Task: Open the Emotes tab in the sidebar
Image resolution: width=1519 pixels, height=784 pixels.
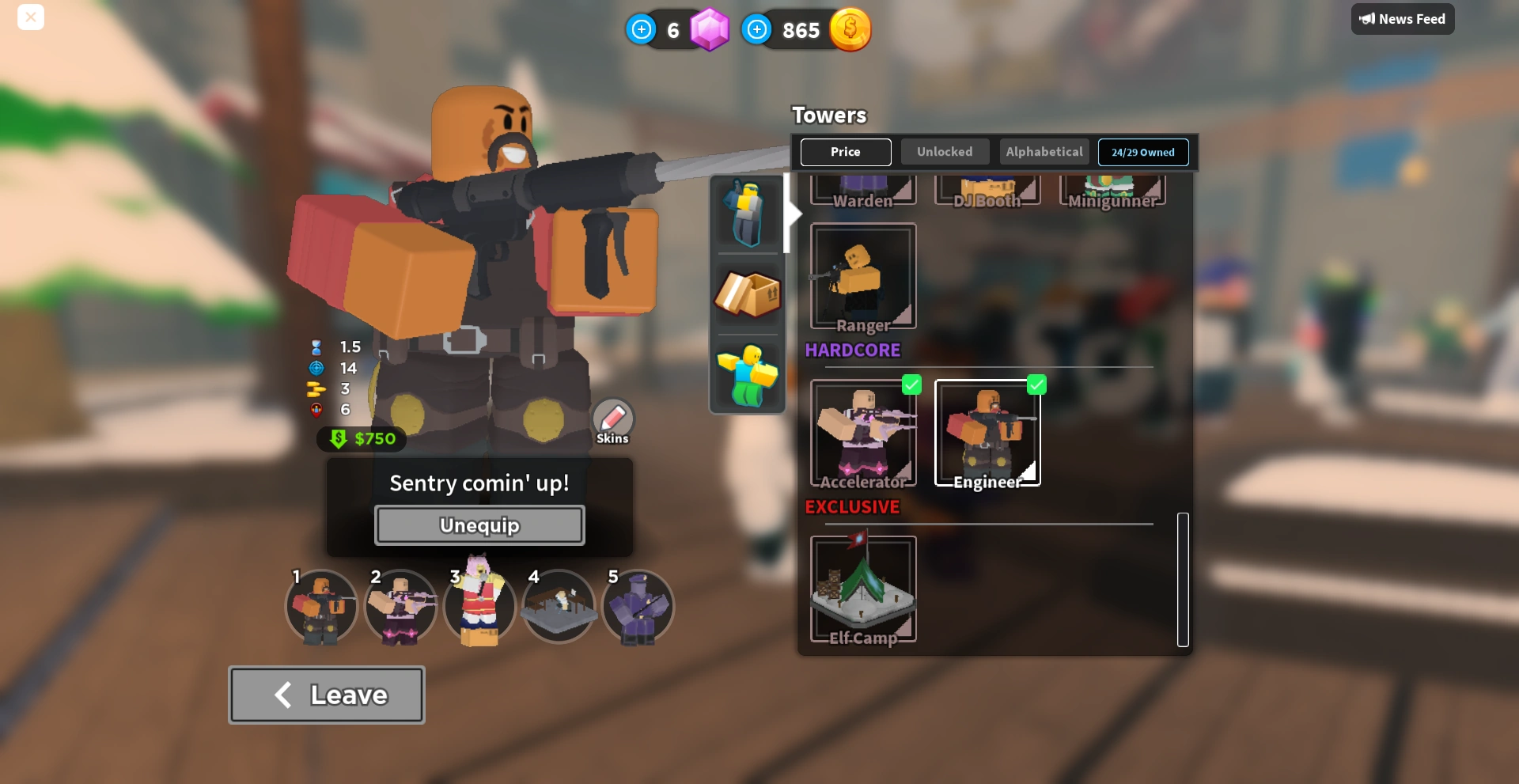Action: coord(747,375)
